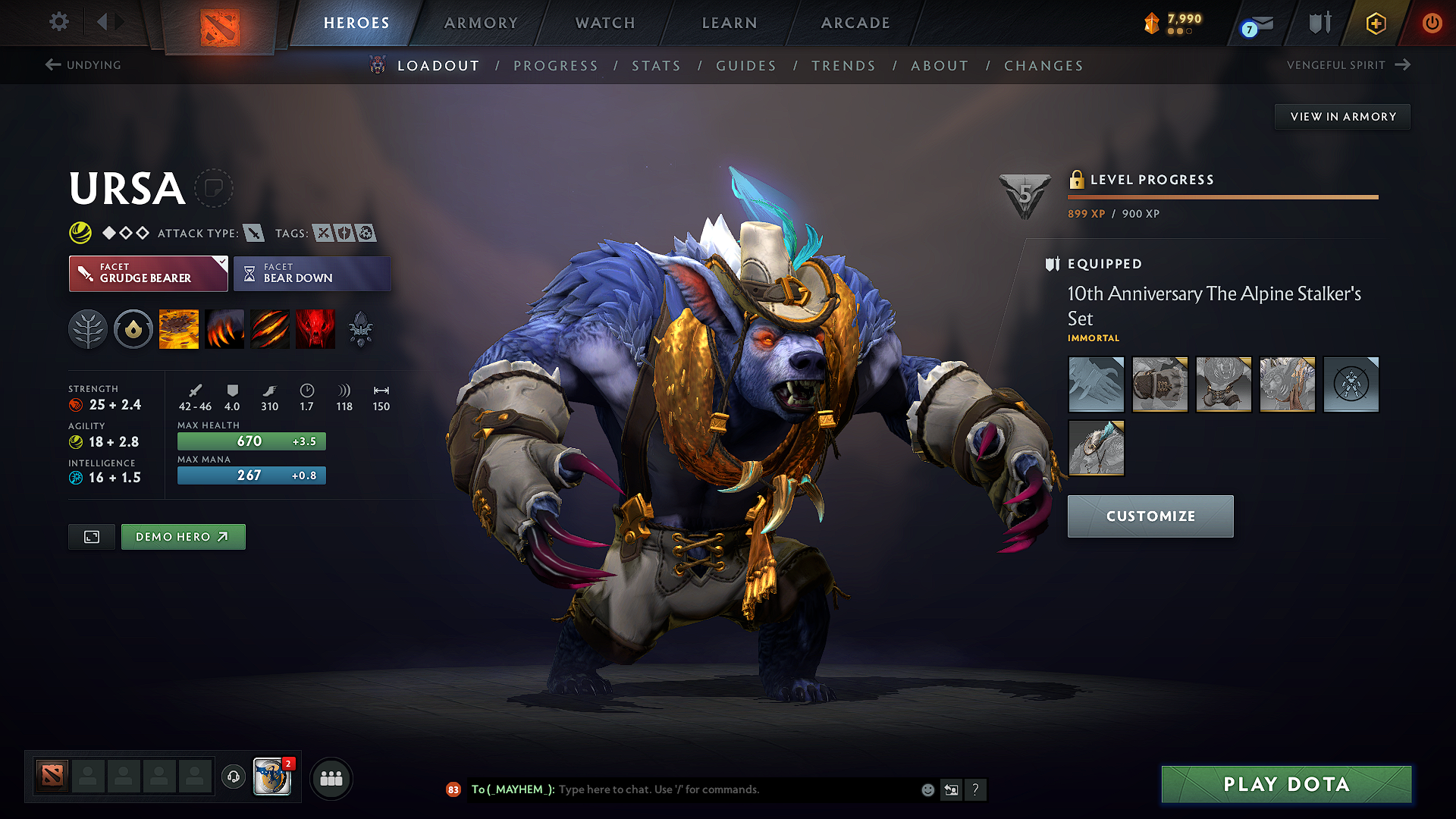Click Ursa's max health bar
The height and width of the screenshot is (819, 1456).
tap(251, 441)
